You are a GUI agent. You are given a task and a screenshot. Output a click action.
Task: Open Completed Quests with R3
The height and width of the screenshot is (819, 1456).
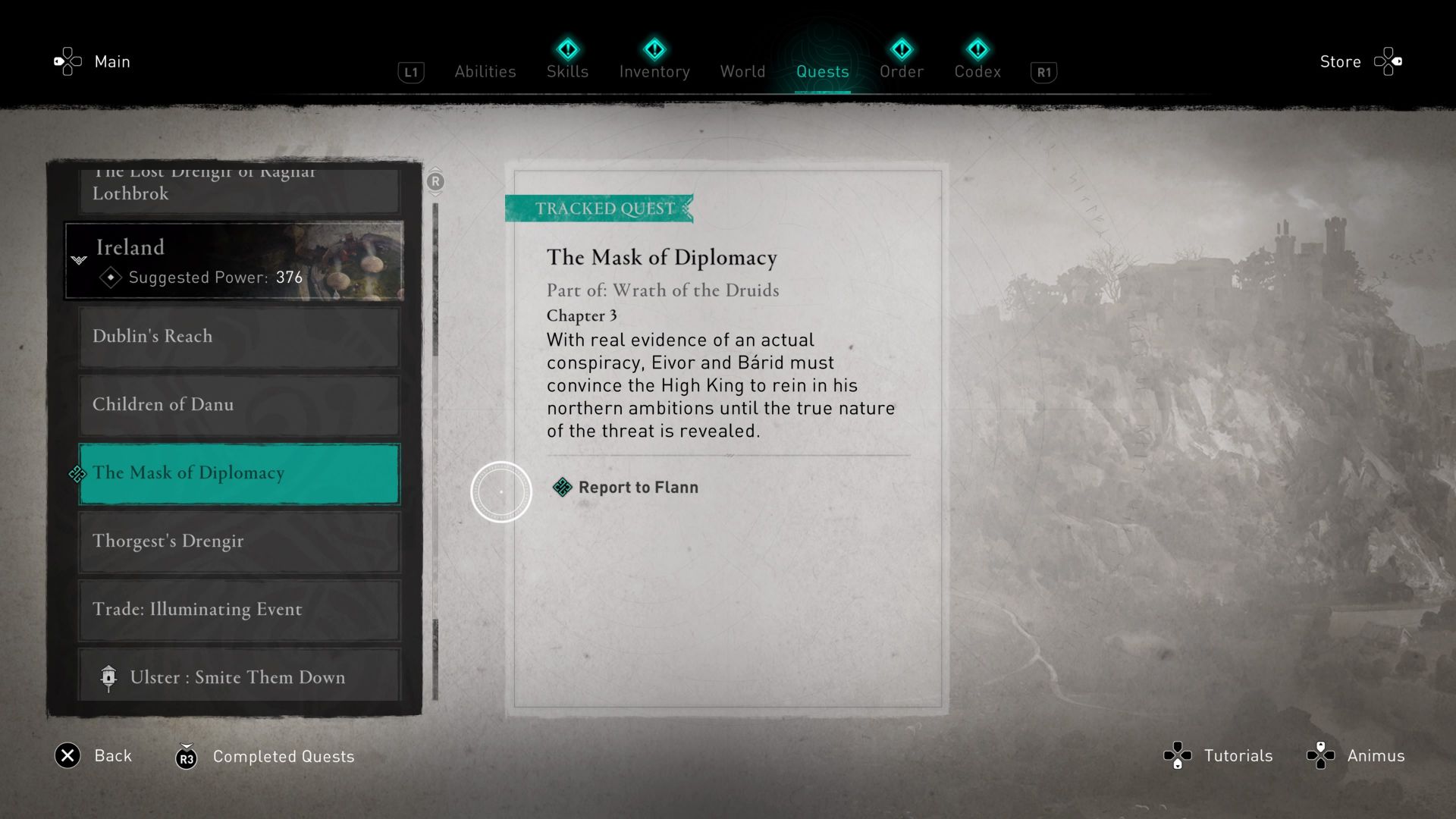click(x=187, y=756)
